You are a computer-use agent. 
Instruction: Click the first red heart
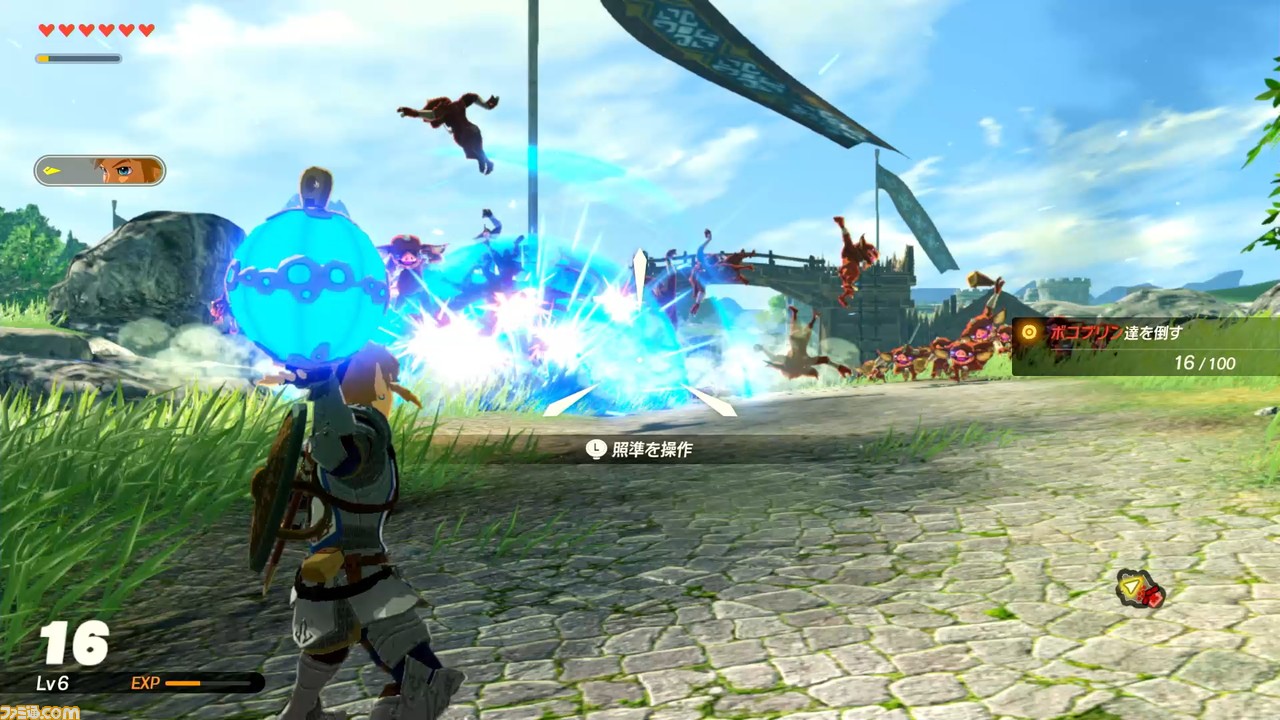(x=44, y=29)
